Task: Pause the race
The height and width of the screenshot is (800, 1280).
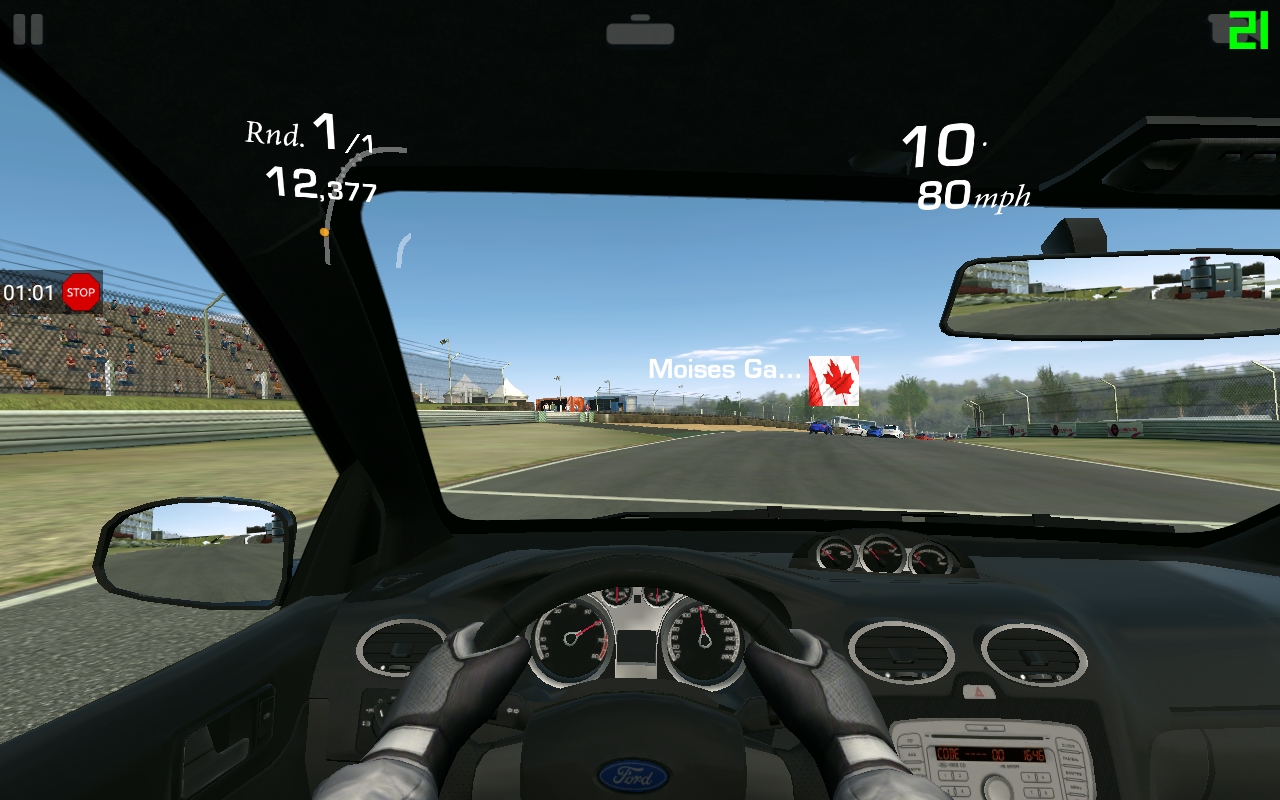Action: pos(28,29)
